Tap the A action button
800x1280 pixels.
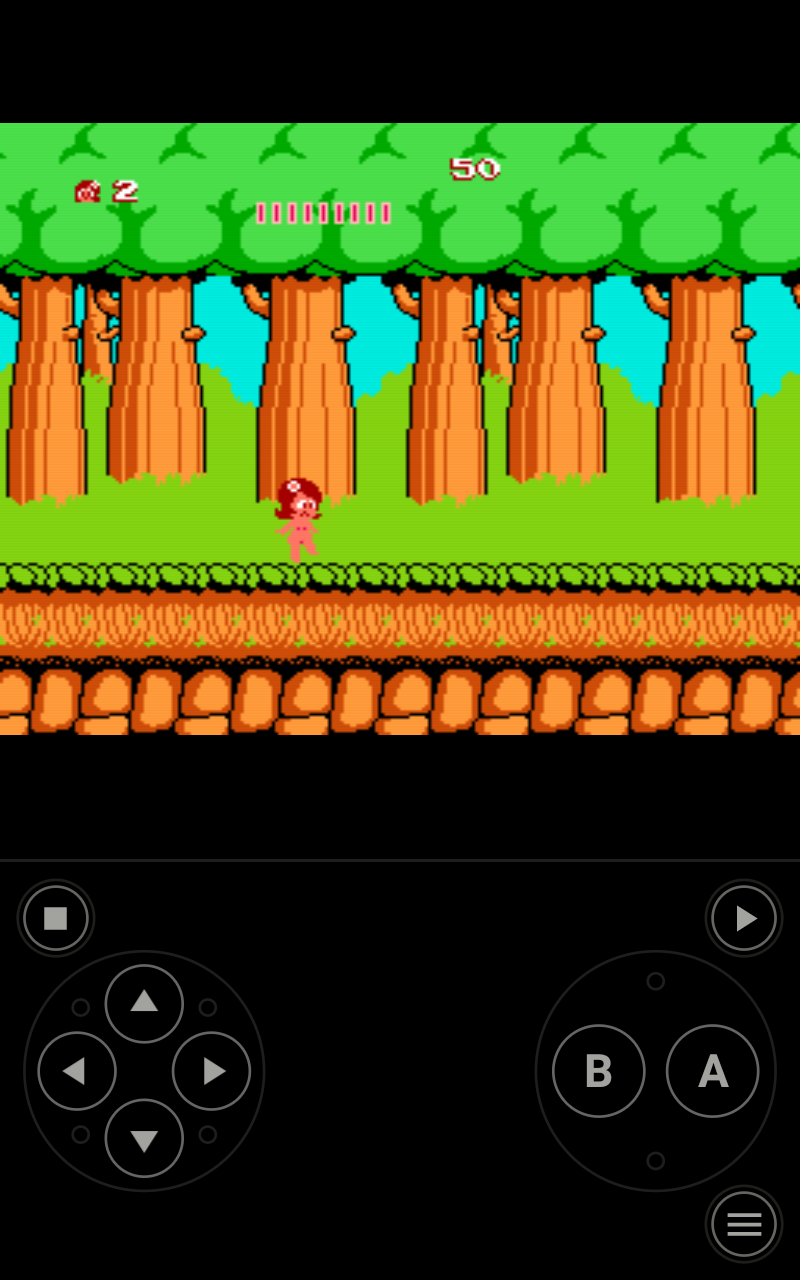click(x=712, y=1071)
